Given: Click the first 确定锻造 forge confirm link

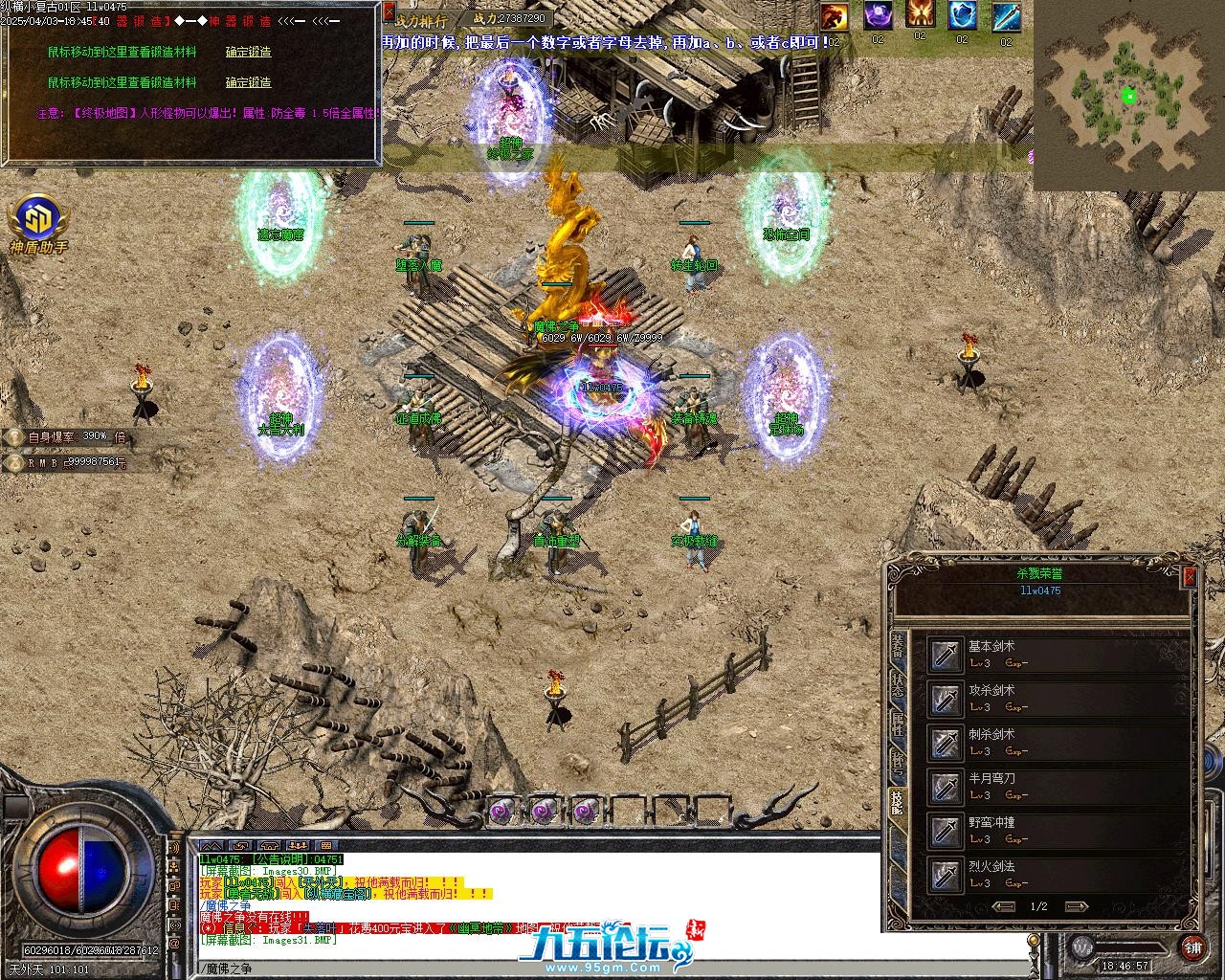Looking at the screenshot, I should pos(248,52).
